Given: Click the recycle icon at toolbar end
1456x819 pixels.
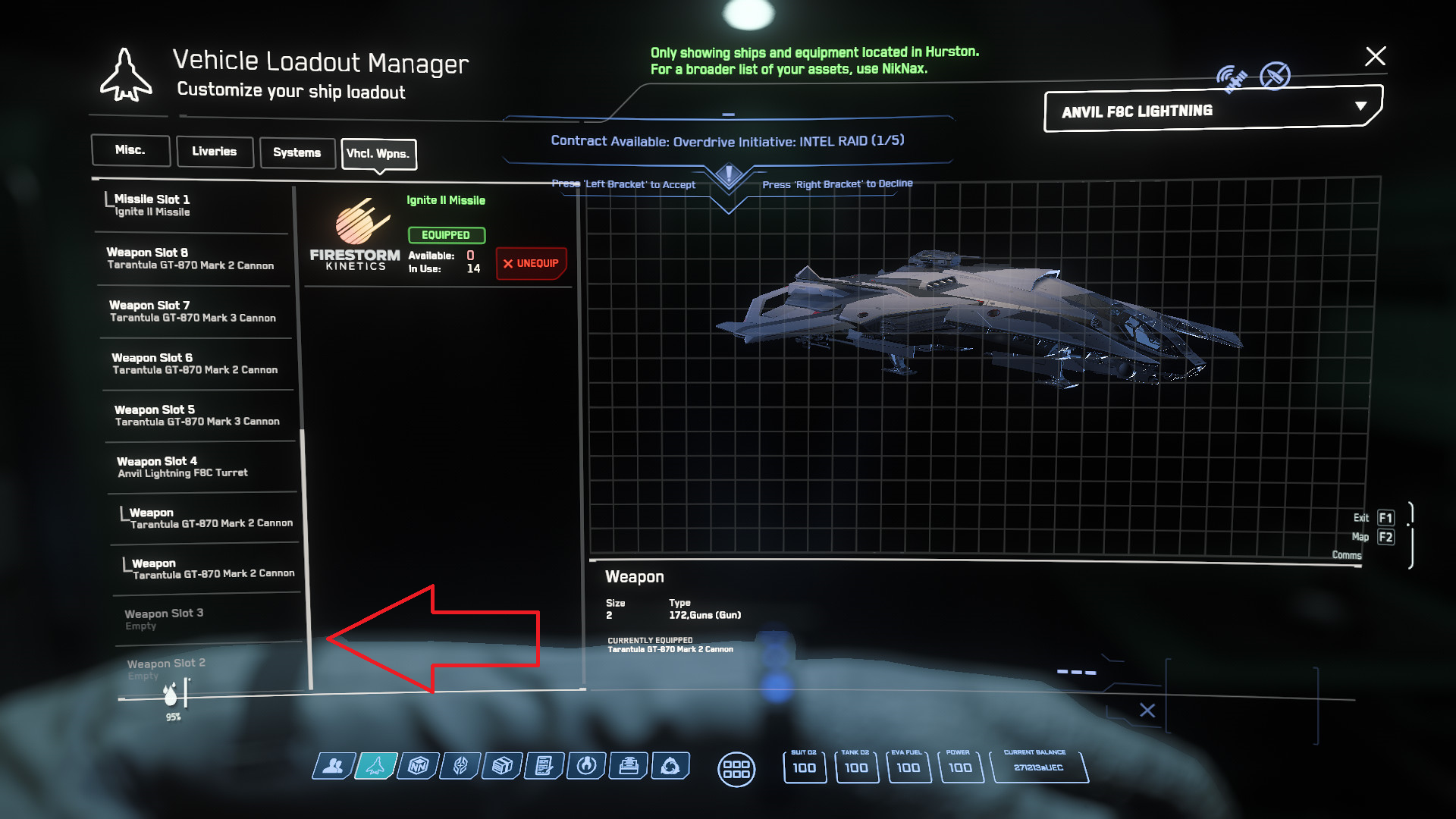Looking at the screenshot, I should tap(670, 766).
